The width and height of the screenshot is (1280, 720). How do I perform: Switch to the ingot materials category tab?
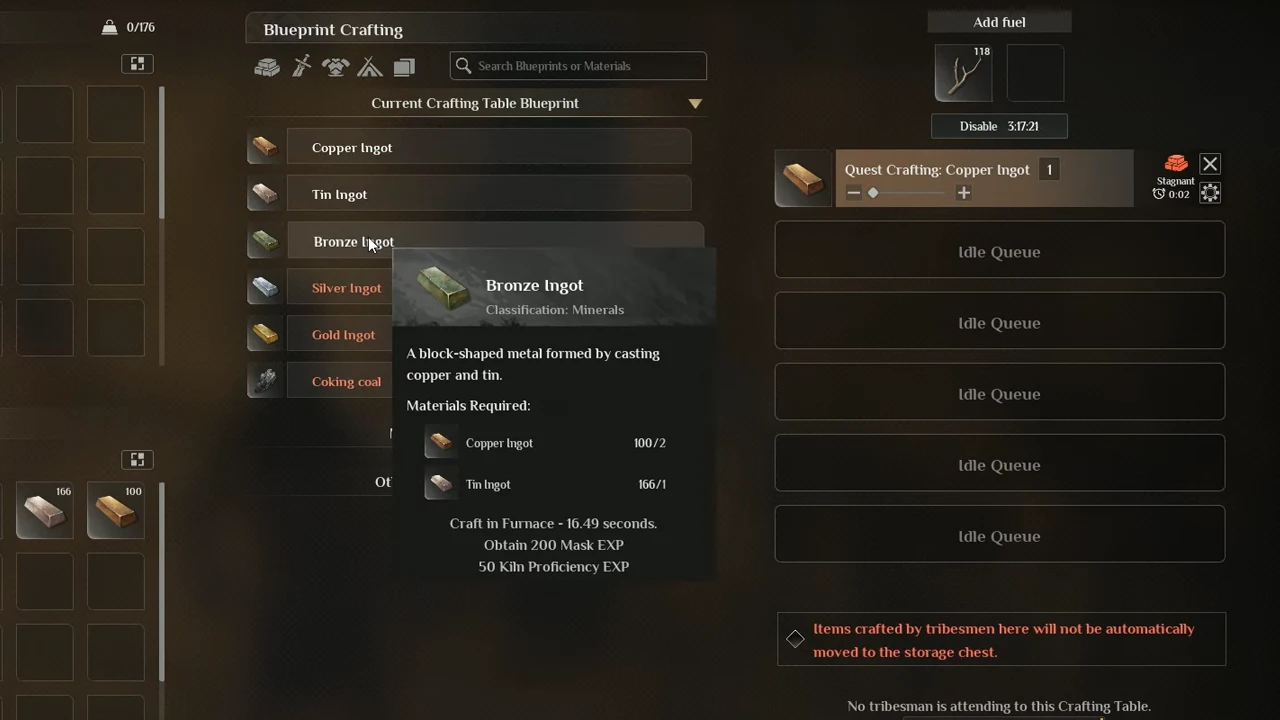click(267, 67)
